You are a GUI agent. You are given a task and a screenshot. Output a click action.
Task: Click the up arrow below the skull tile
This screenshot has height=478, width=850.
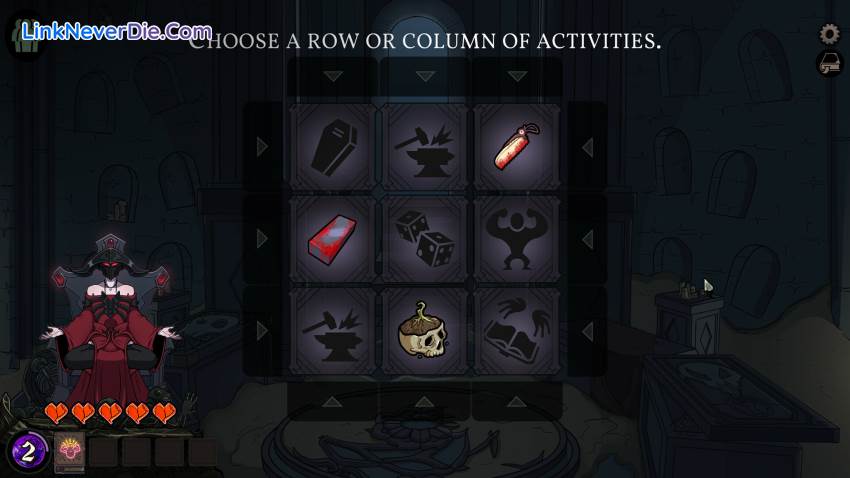[425, 402]
